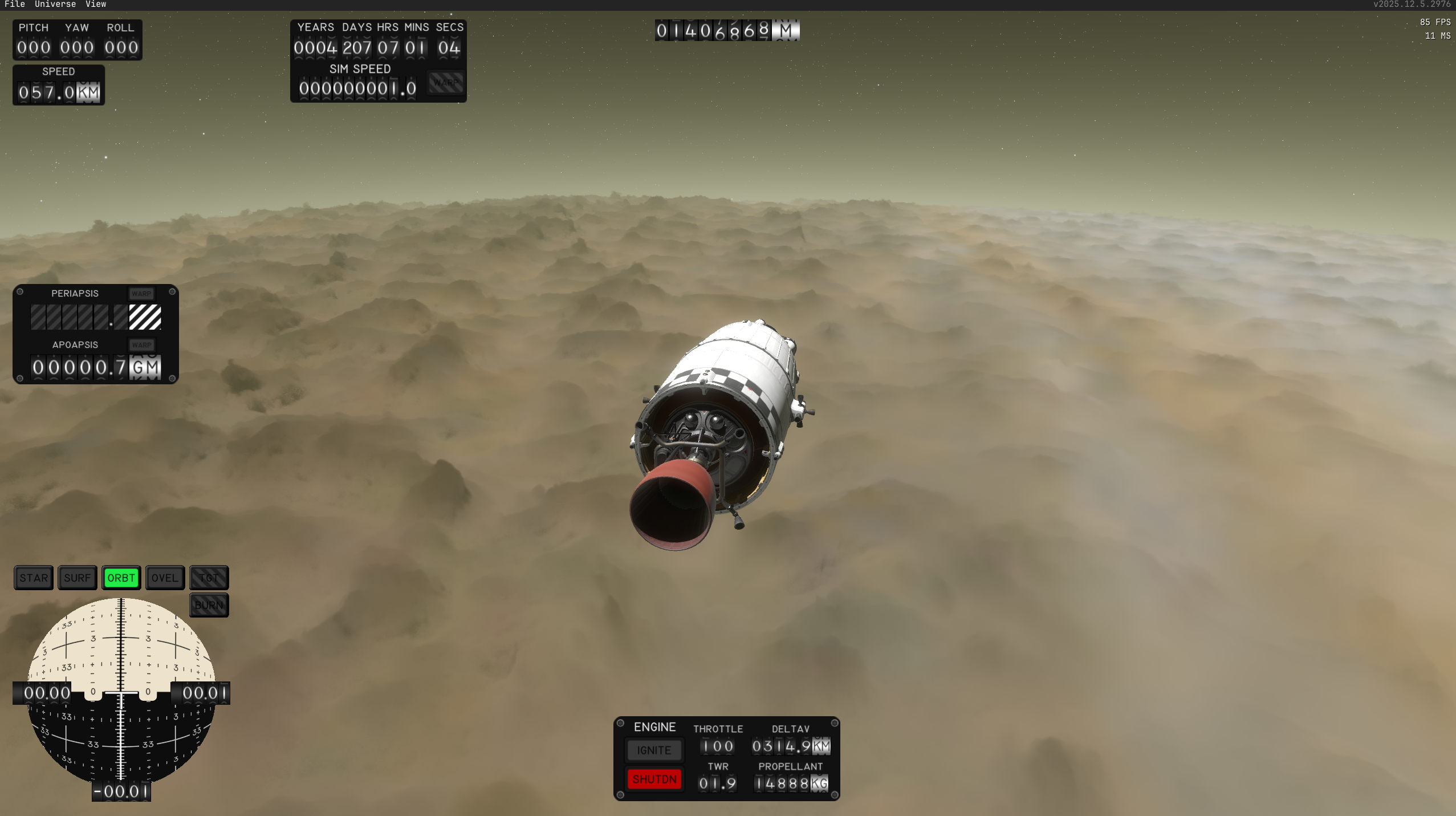The image size is (1456, 816).
Task: Select the OVEL reference mode
Action: coord(165,578)
